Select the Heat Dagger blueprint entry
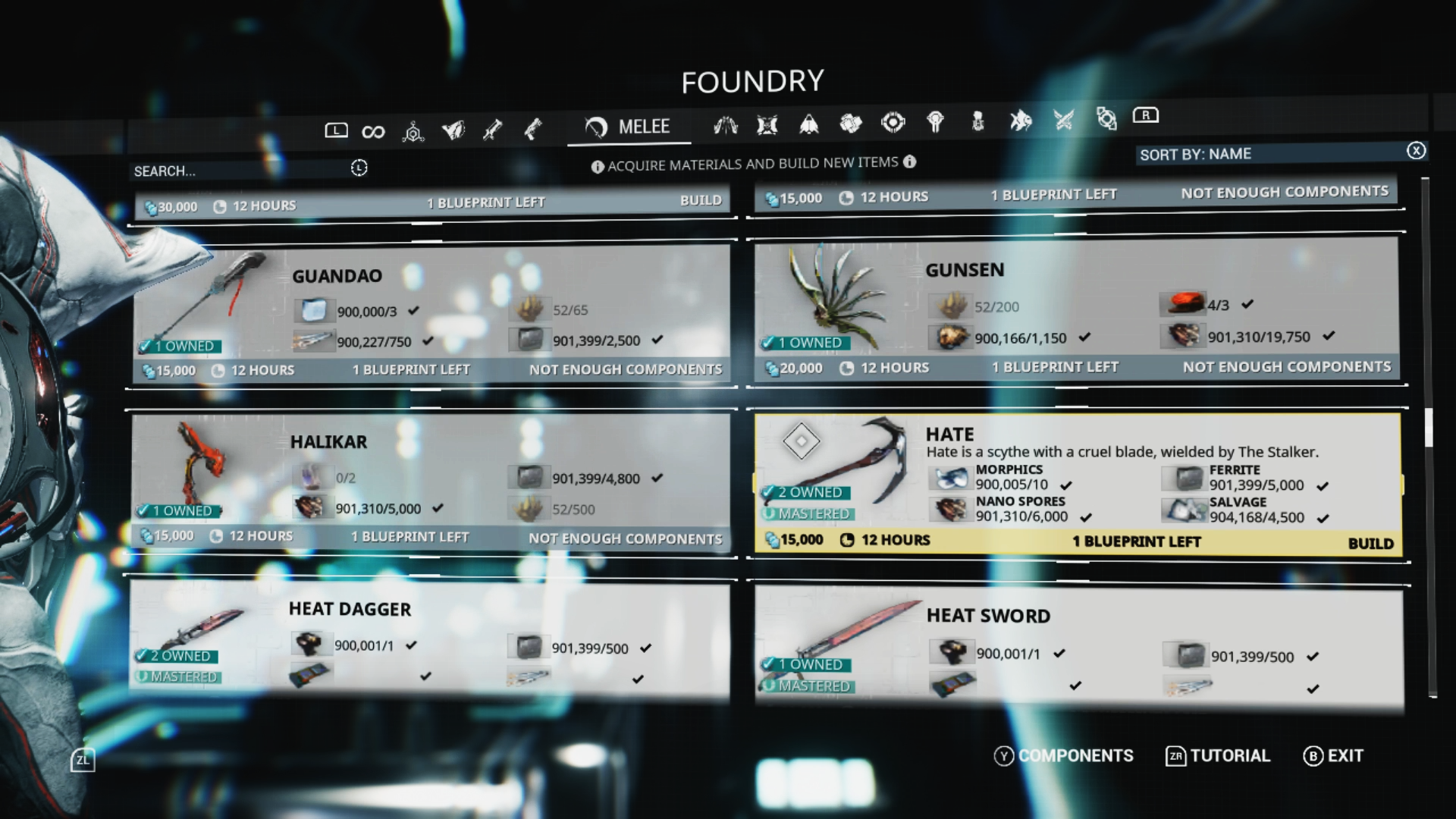 pos(431,641)
